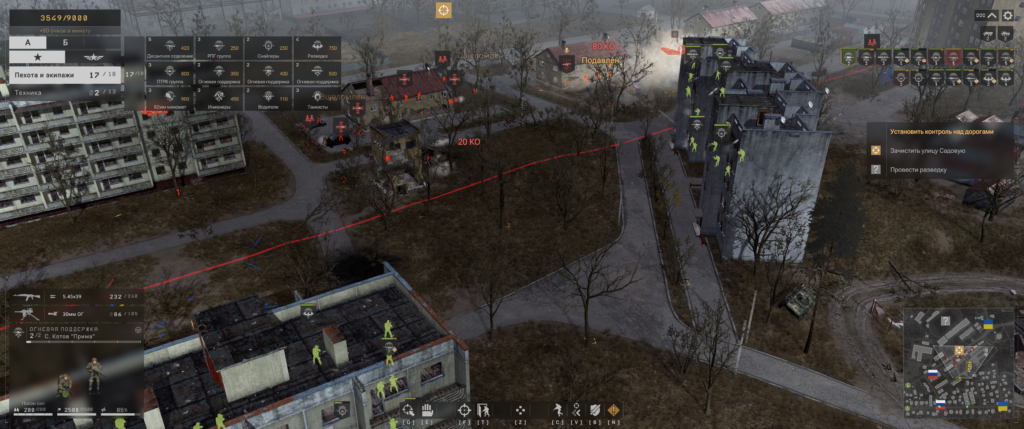
Task: Call in the РПГ группа unit
Action: click(217, 48)
